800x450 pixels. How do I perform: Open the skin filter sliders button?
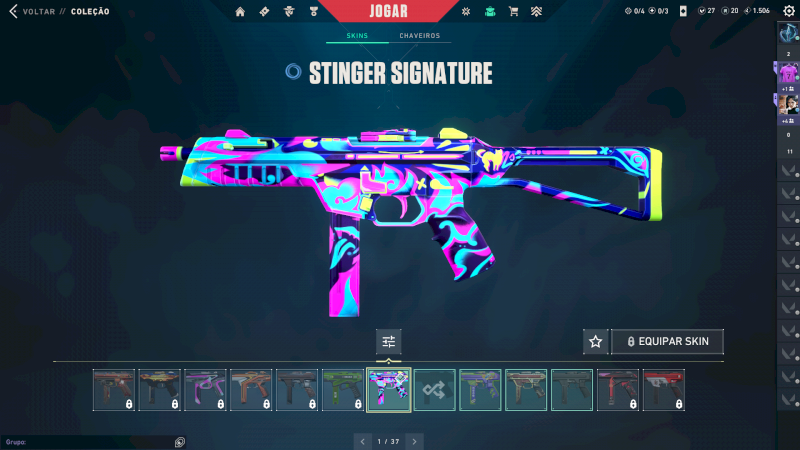389,342
